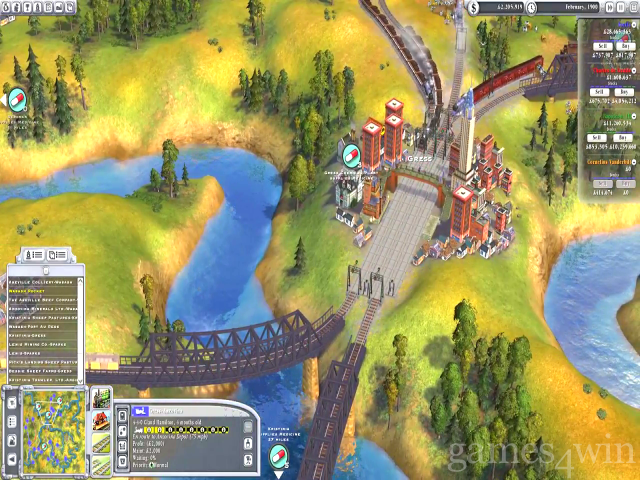Switch to the second list tab
The width and height of the screenshot is (640, 480).
[x=59, y=255]
